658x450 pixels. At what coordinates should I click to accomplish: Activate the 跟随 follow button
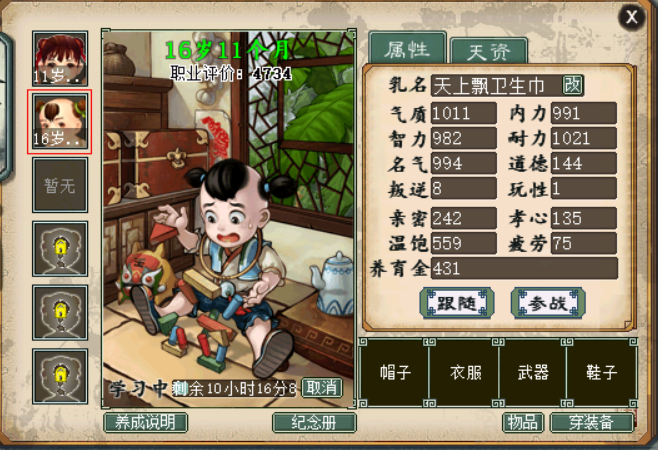pos(457,302)
